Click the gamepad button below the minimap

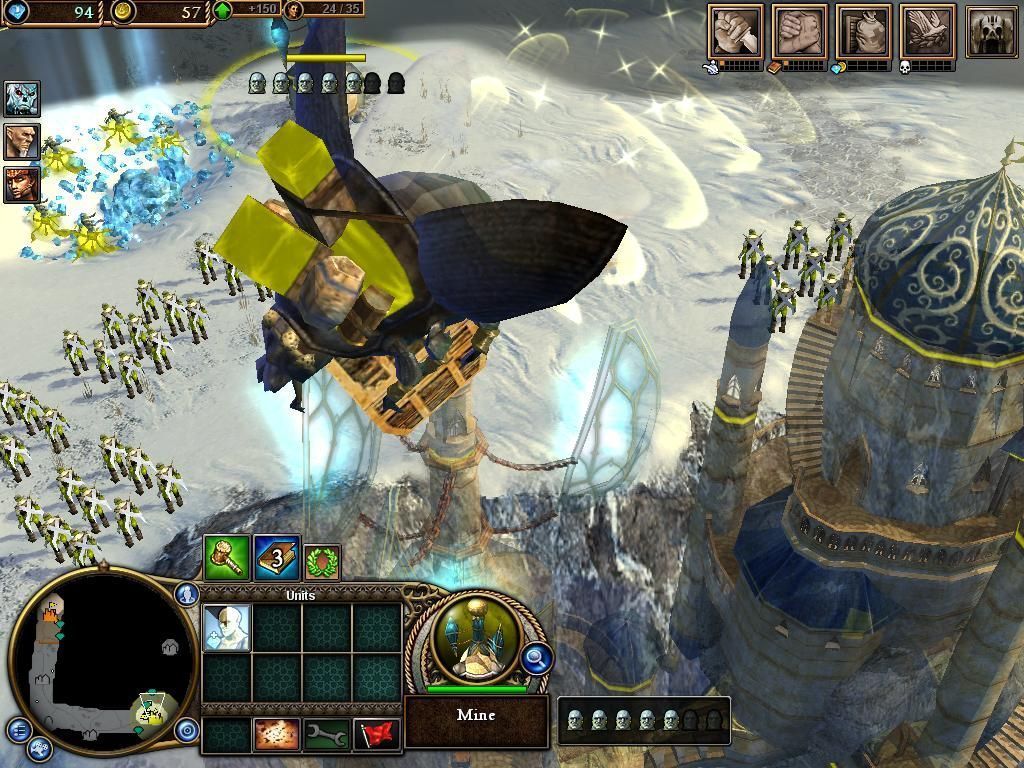pos(39,747)
